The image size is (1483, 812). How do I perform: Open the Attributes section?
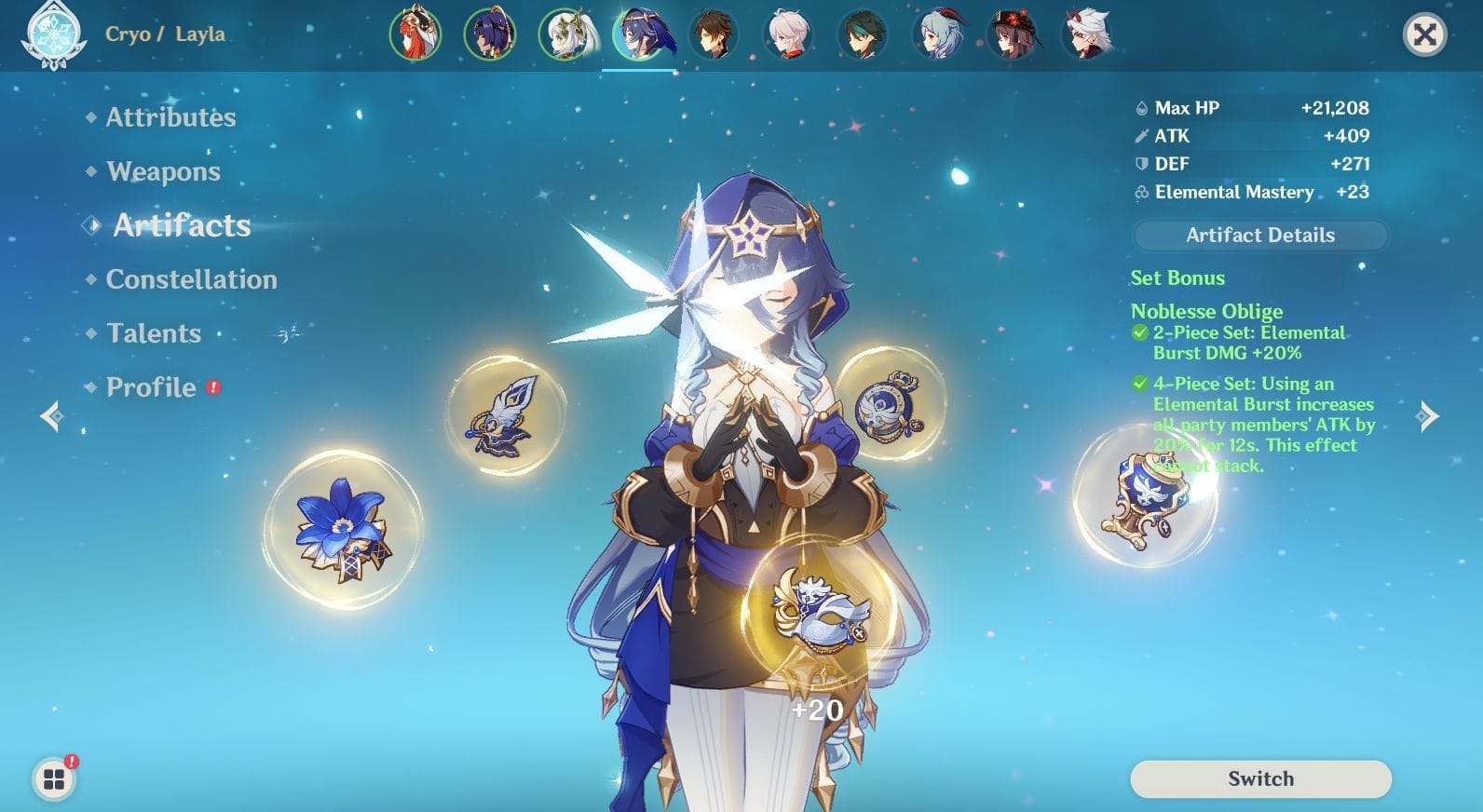click(x=170, y=117)
